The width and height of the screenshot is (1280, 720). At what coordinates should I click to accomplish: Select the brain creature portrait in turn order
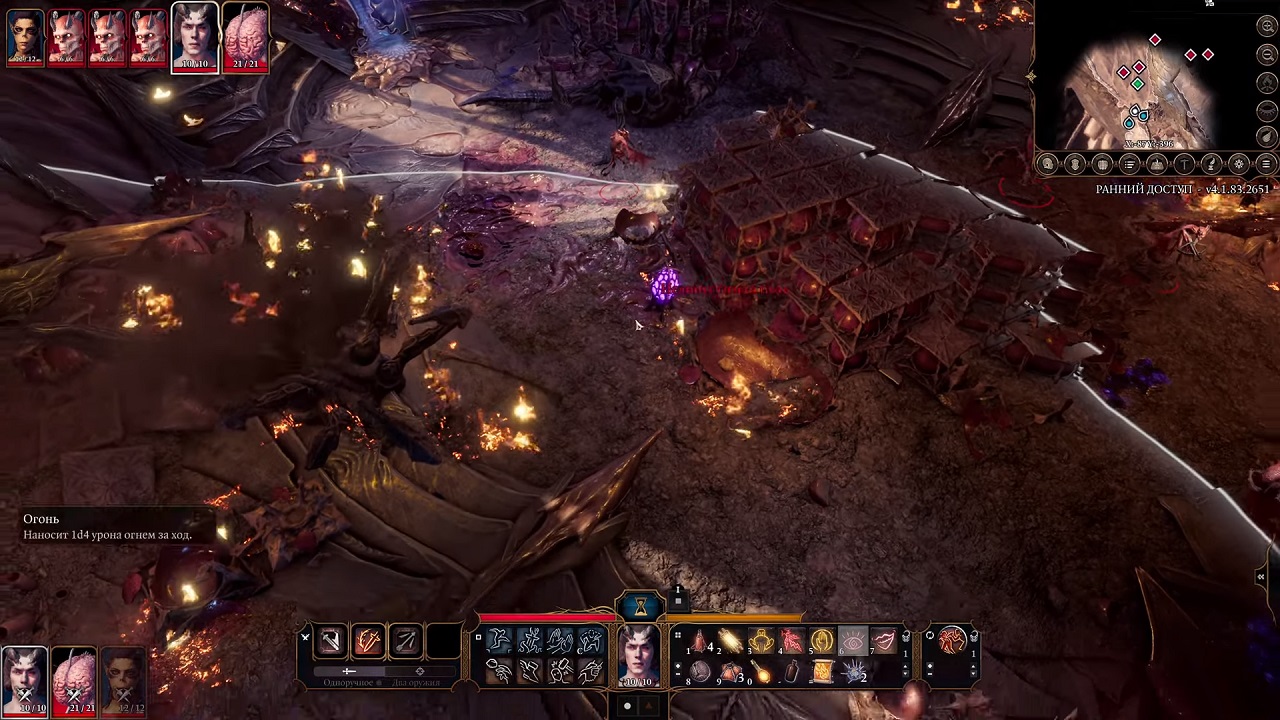click(x=245, y=36)
